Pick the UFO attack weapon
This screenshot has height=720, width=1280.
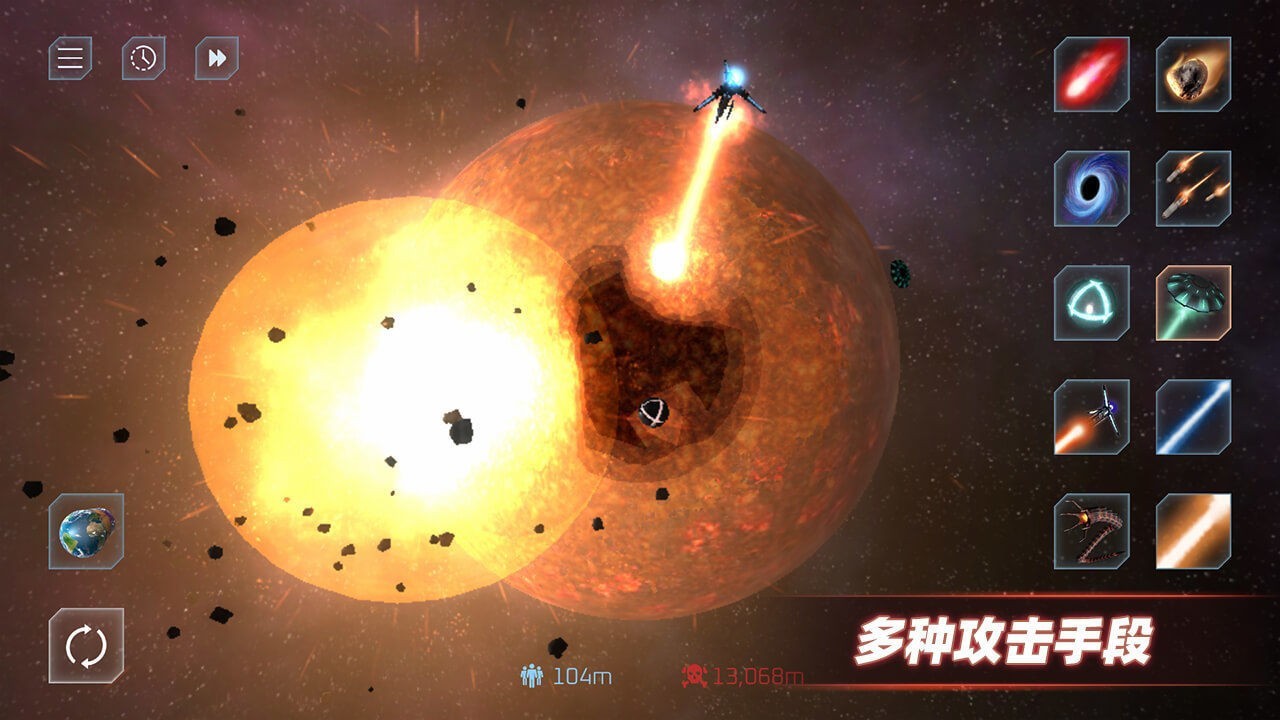tap(1190, 303)
